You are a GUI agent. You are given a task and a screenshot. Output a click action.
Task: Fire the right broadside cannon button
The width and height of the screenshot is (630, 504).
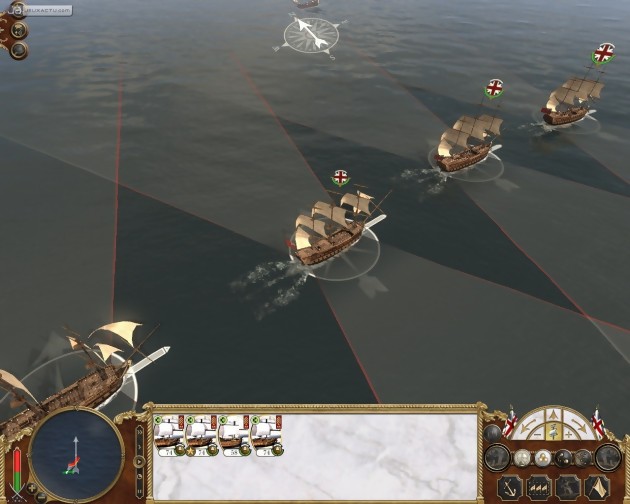click(x=608, y=457)
